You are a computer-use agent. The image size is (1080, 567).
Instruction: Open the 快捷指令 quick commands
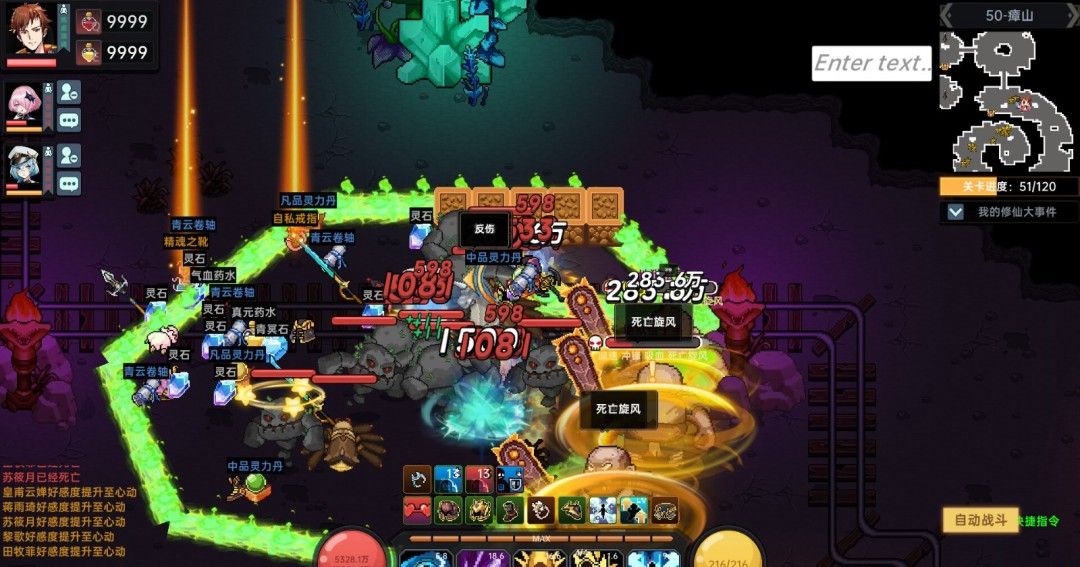(1038, 521)
